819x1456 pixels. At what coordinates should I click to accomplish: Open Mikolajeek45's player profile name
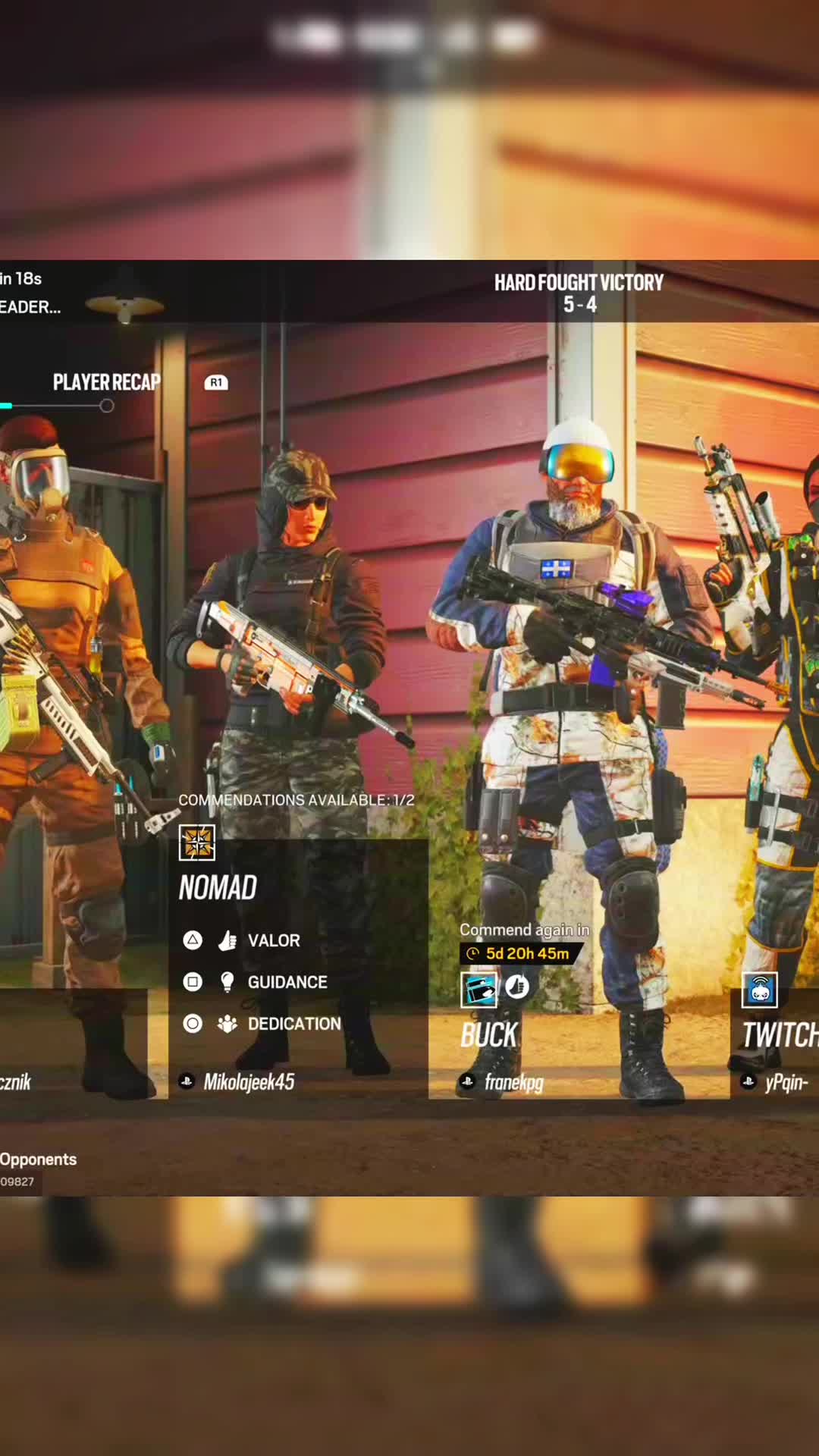[x=248, y=1082]
